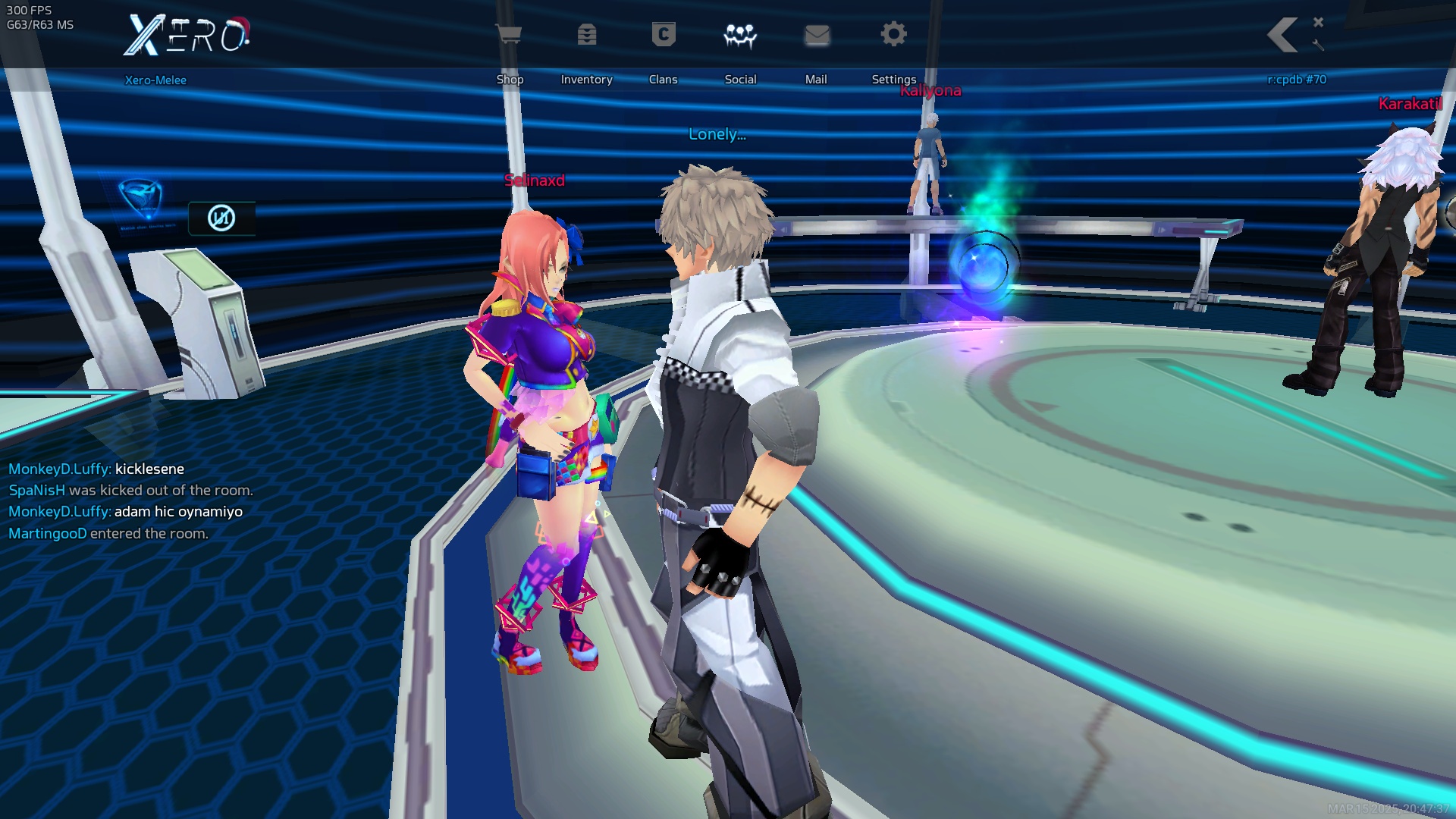Click the Xero logo

click(x=187, y=36)
